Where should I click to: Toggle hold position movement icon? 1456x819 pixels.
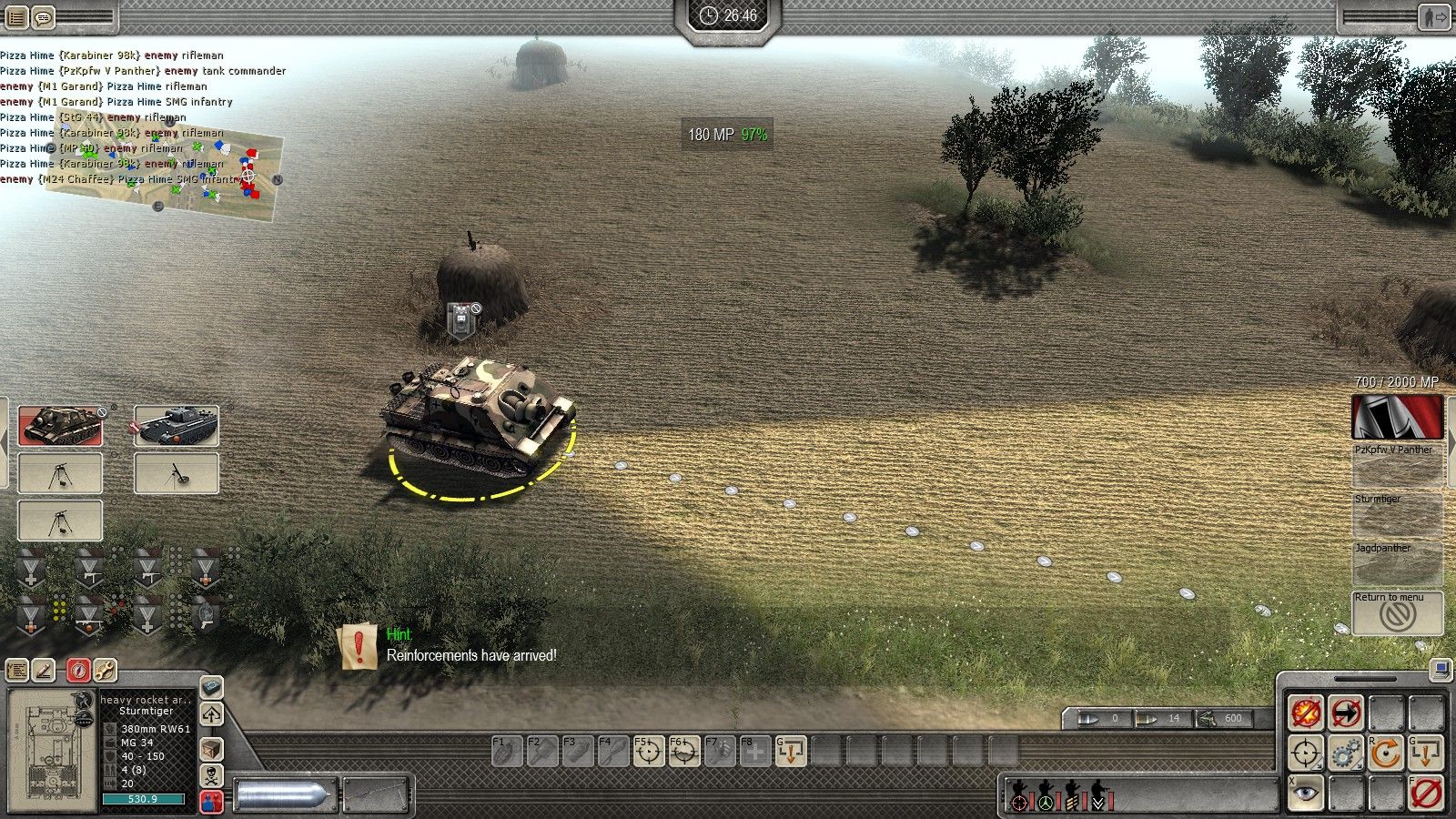[x=1346, y=712]
